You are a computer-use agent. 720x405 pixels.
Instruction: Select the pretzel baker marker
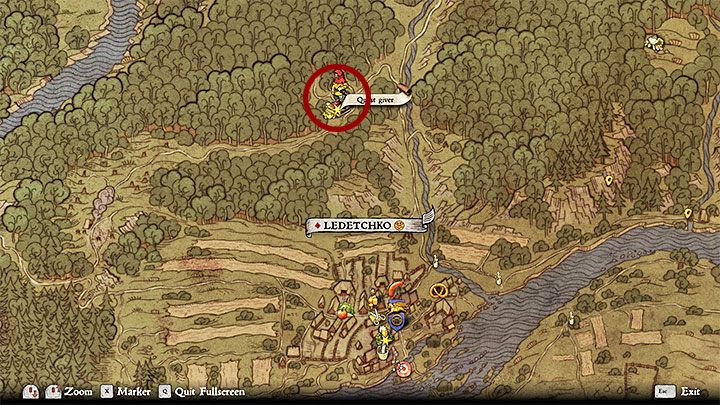coord(436,291)
